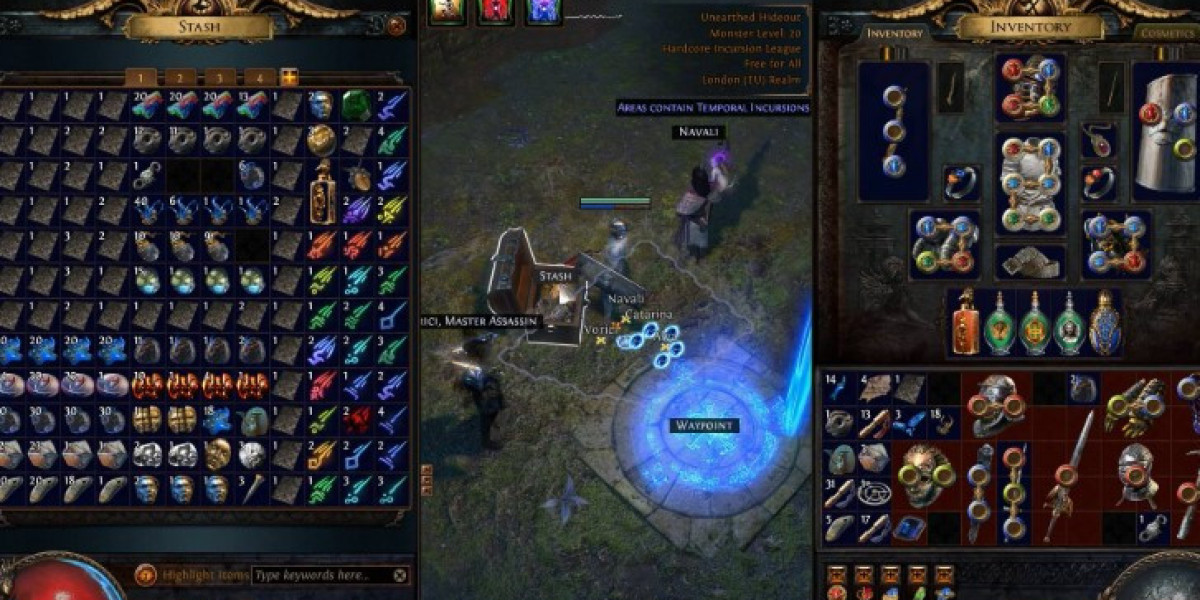The width and height of the screenshot is (1200, 600).
Task: Pick the orange flask in the flask row
Action: point(965,323)
